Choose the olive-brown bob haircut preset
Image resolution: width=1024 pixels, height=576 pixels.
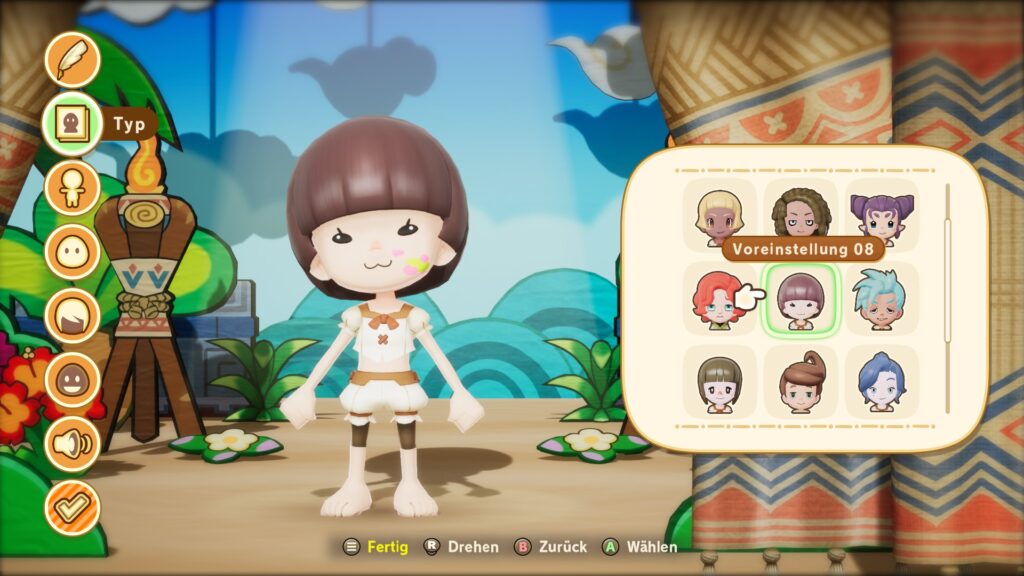point(720,382)
